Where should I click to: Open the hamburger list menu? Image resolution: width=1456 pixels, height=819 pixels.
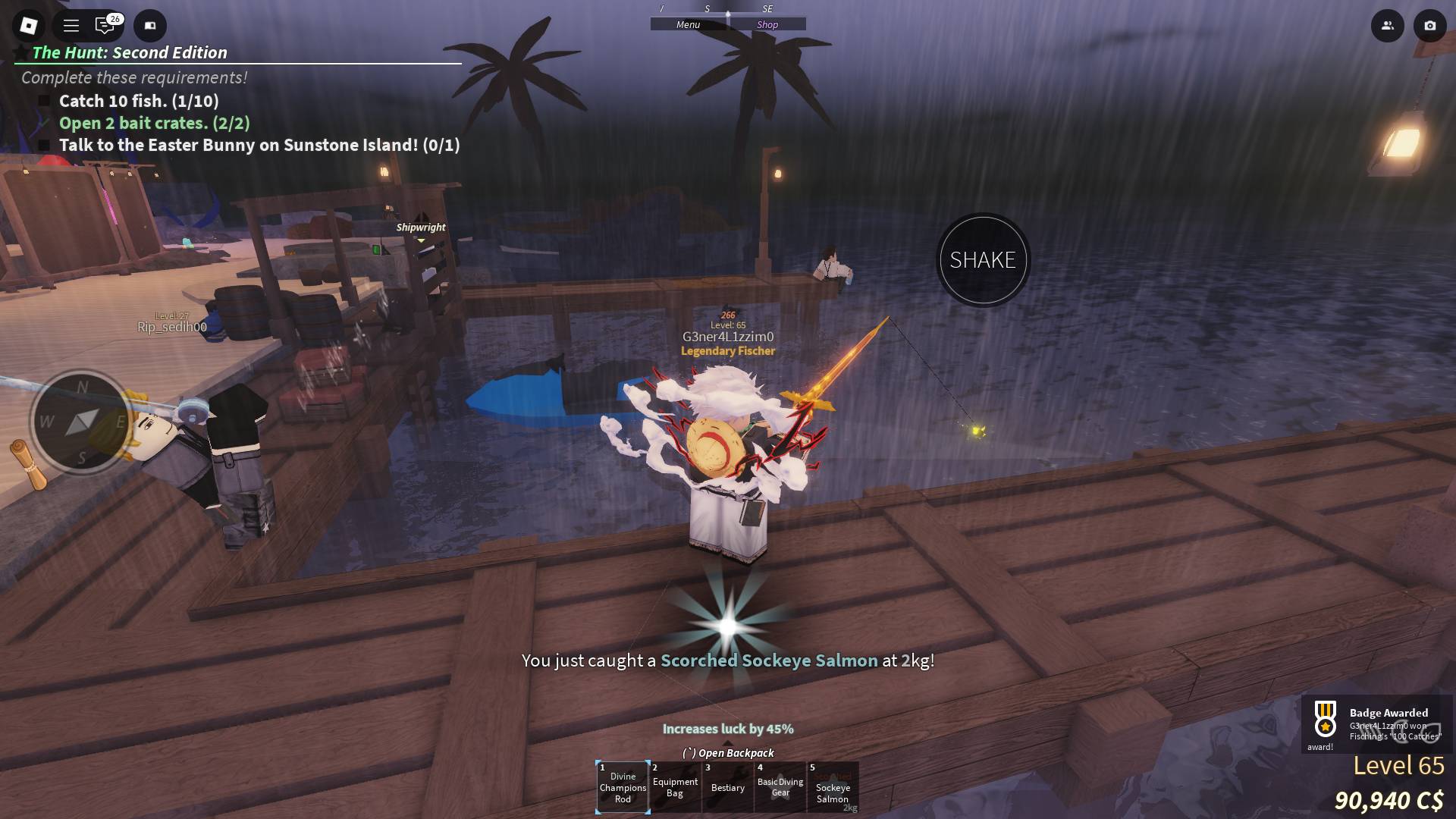(x=71, y=26)
